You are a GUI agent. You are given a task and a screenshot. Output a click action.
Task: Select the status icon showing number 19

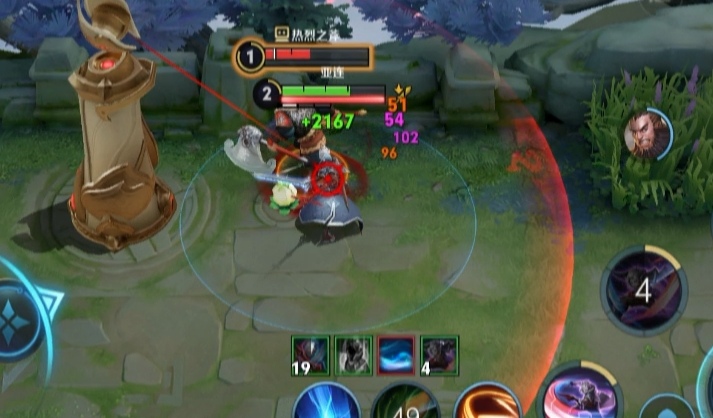click(x=310, y=354)
